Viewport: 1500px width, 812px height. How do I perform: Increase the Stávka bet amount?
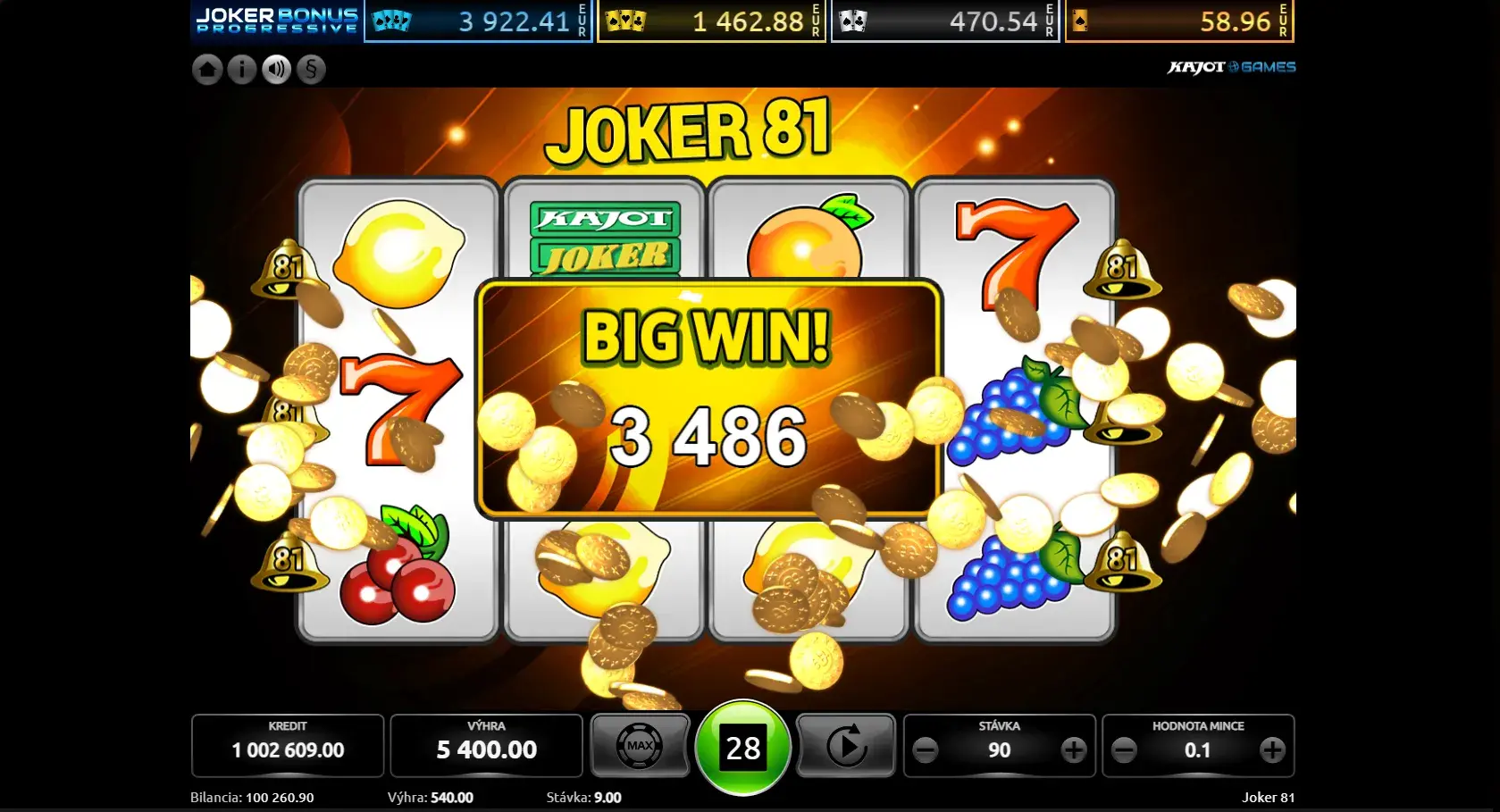(1073, 750)
